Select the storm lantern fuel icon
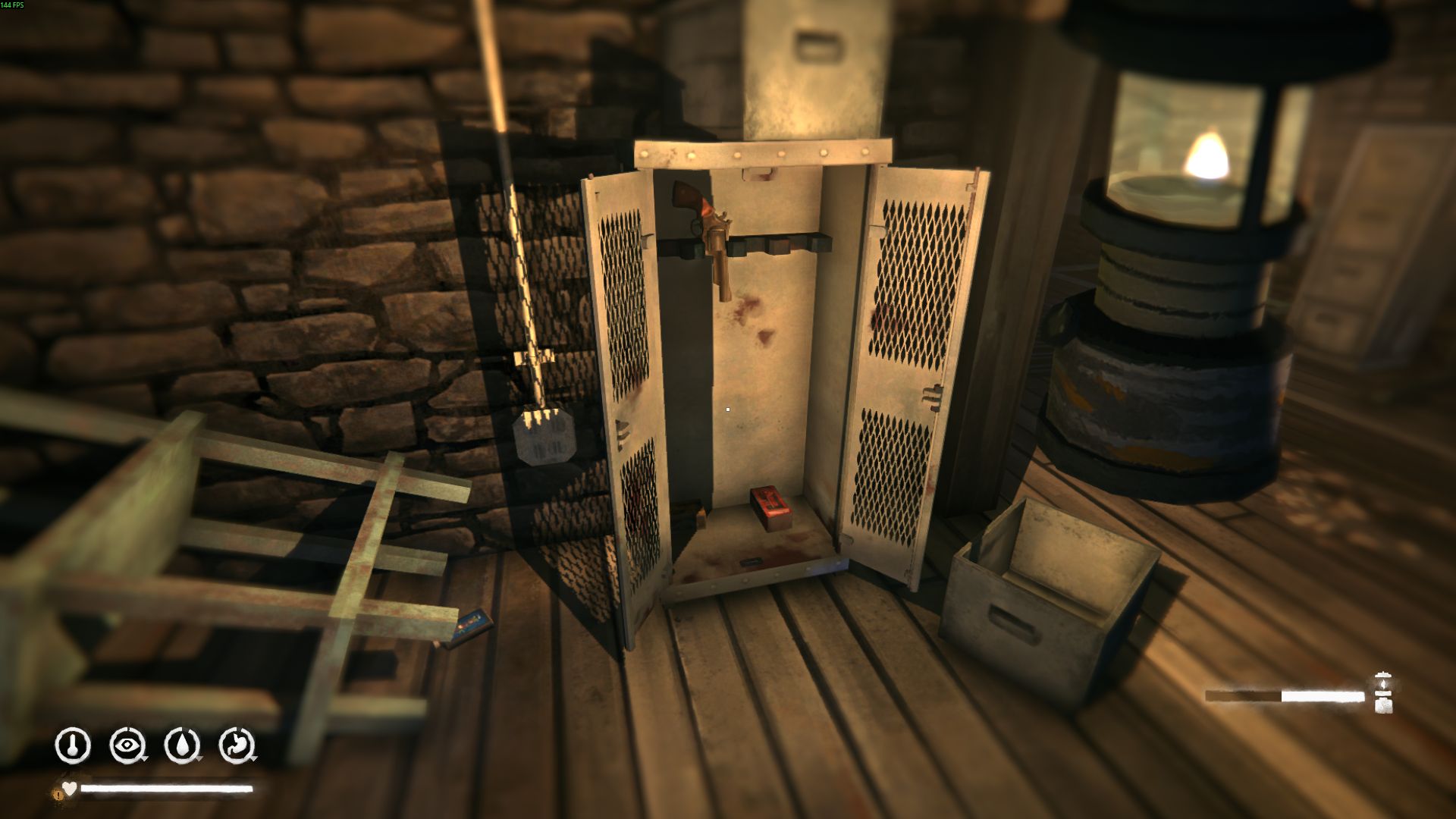 1383,693
